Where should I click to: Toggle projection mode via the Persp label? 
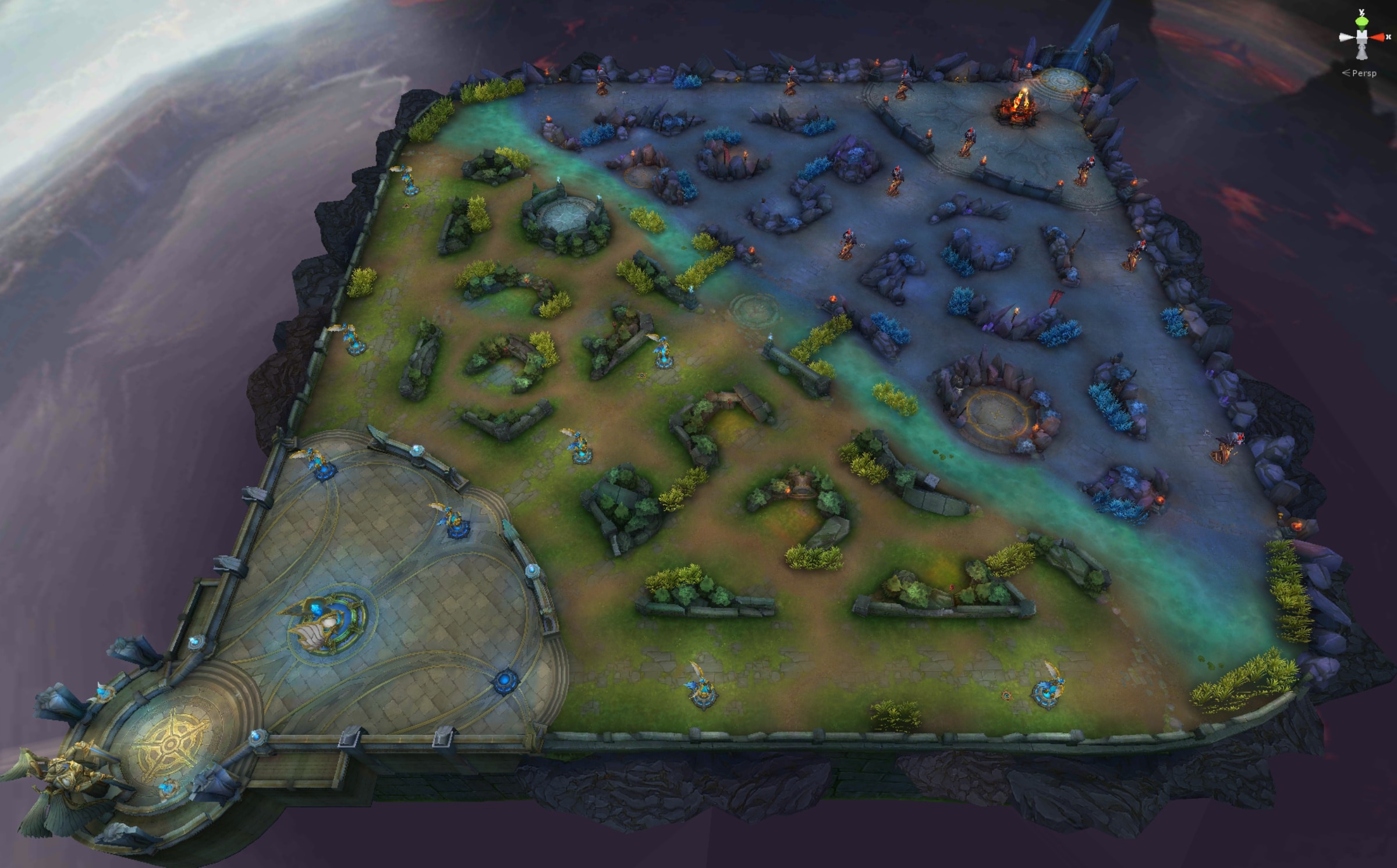1365,73
